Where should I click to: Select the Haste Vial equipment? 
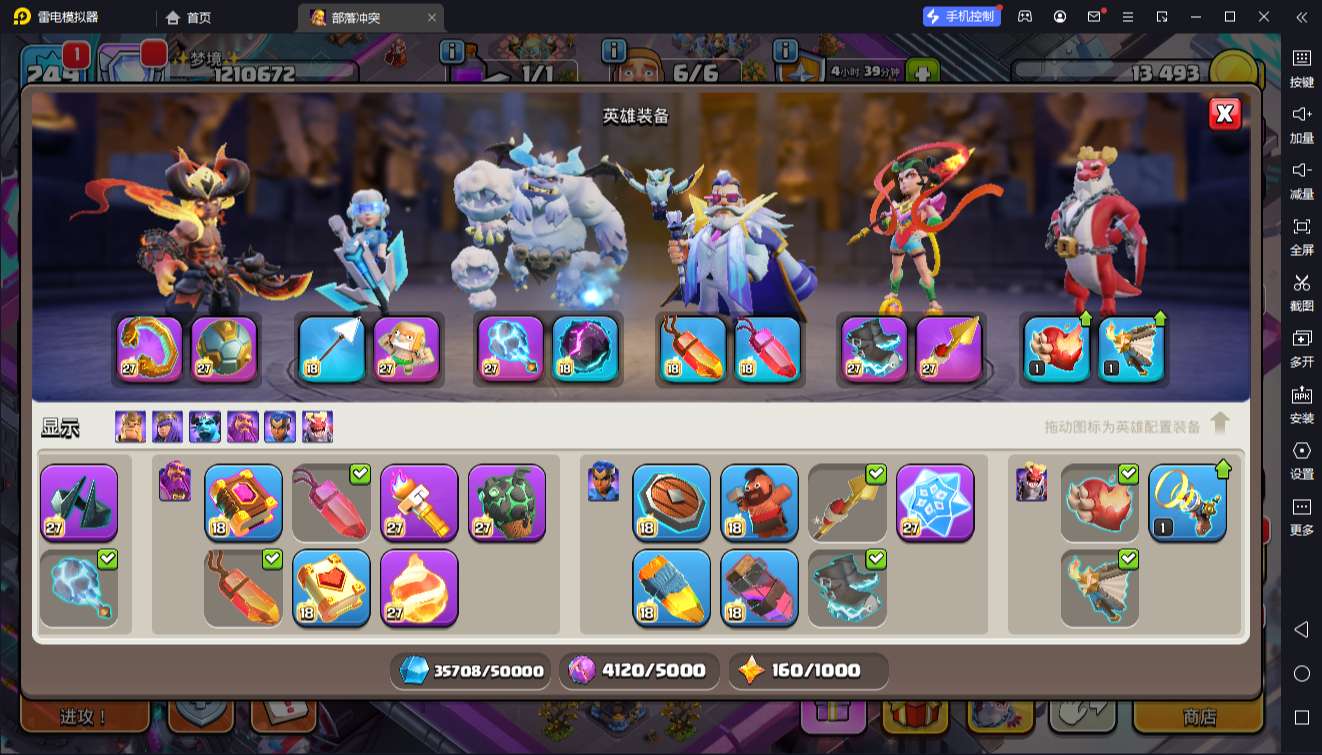click(x=671, y=587)
